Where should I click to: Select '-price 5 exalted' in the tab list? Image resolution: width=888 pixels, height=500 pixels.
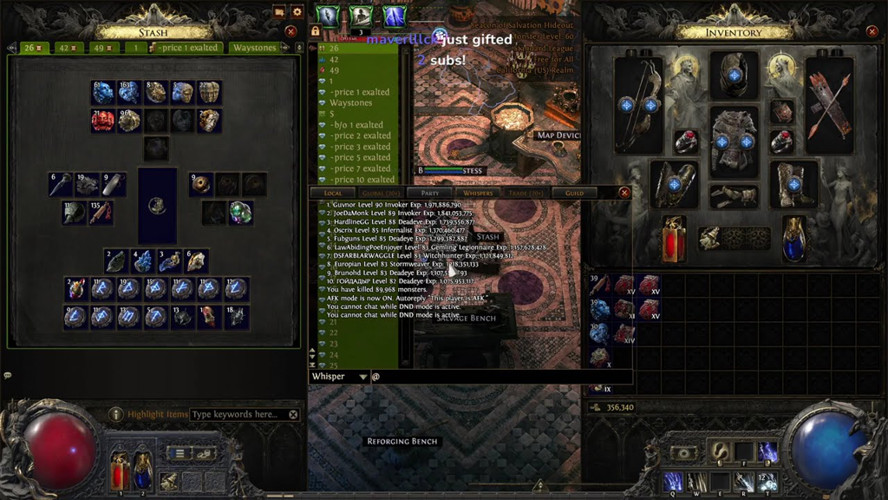tap(361, 157)
